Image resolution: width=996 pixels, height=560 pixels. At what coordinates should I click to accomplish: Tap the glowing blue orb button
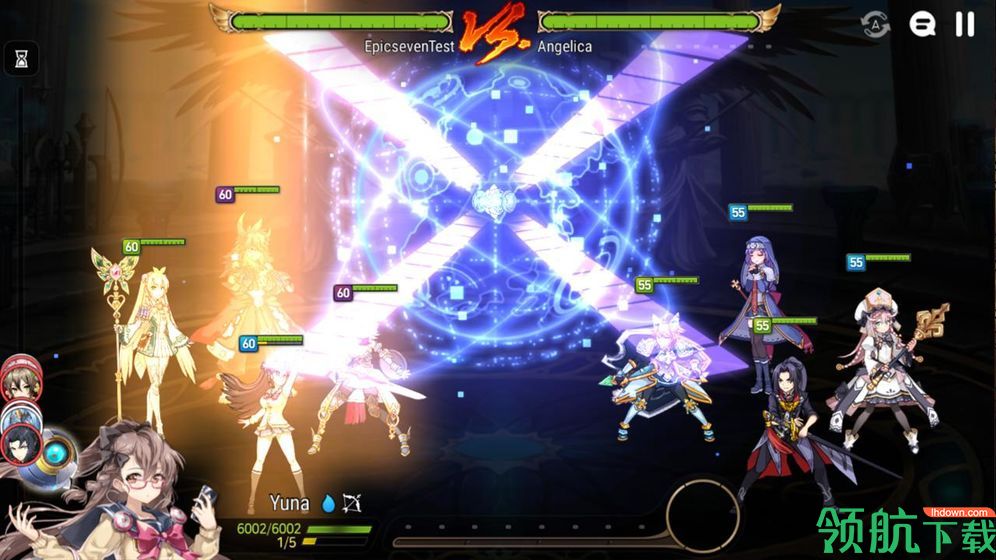point(57,450)
